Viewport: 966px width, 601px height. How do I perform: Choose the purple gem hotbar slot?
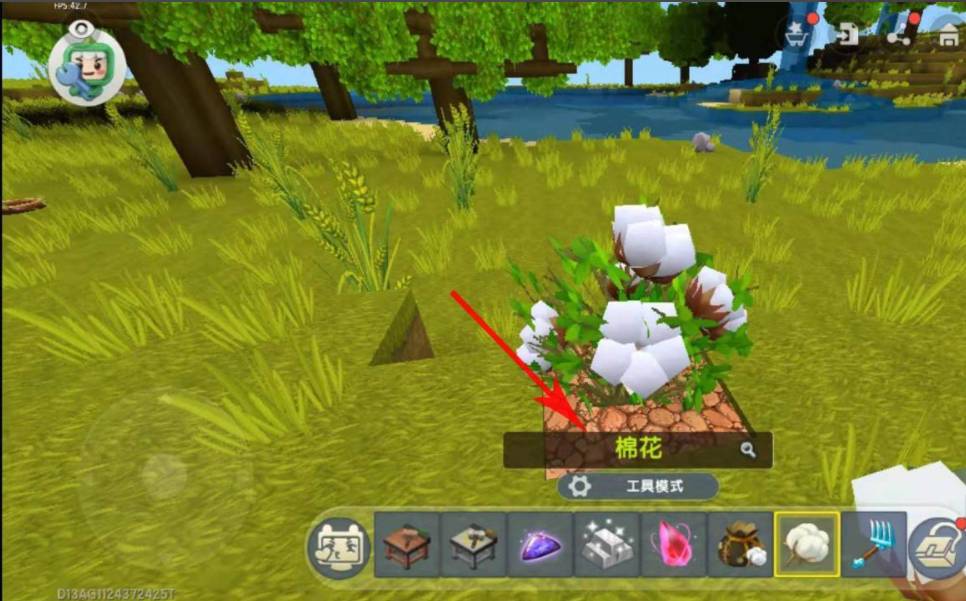tap(540, 545)
